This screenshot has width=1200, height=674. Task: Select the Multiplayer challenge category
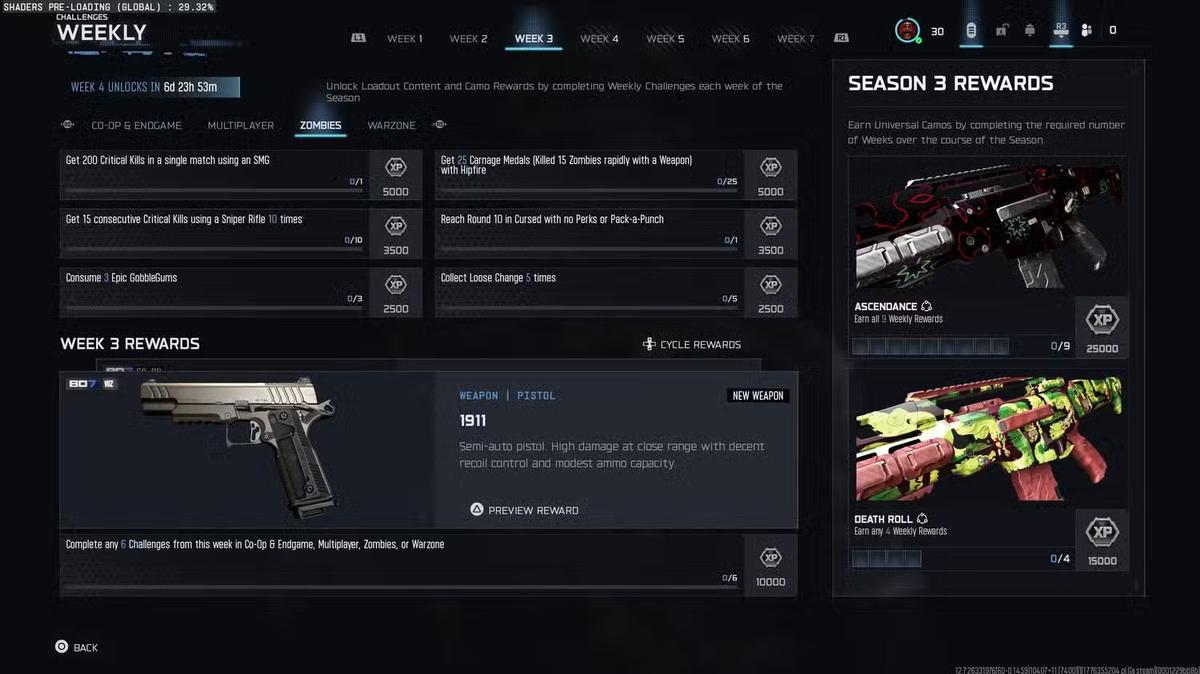tap(240, 126)
